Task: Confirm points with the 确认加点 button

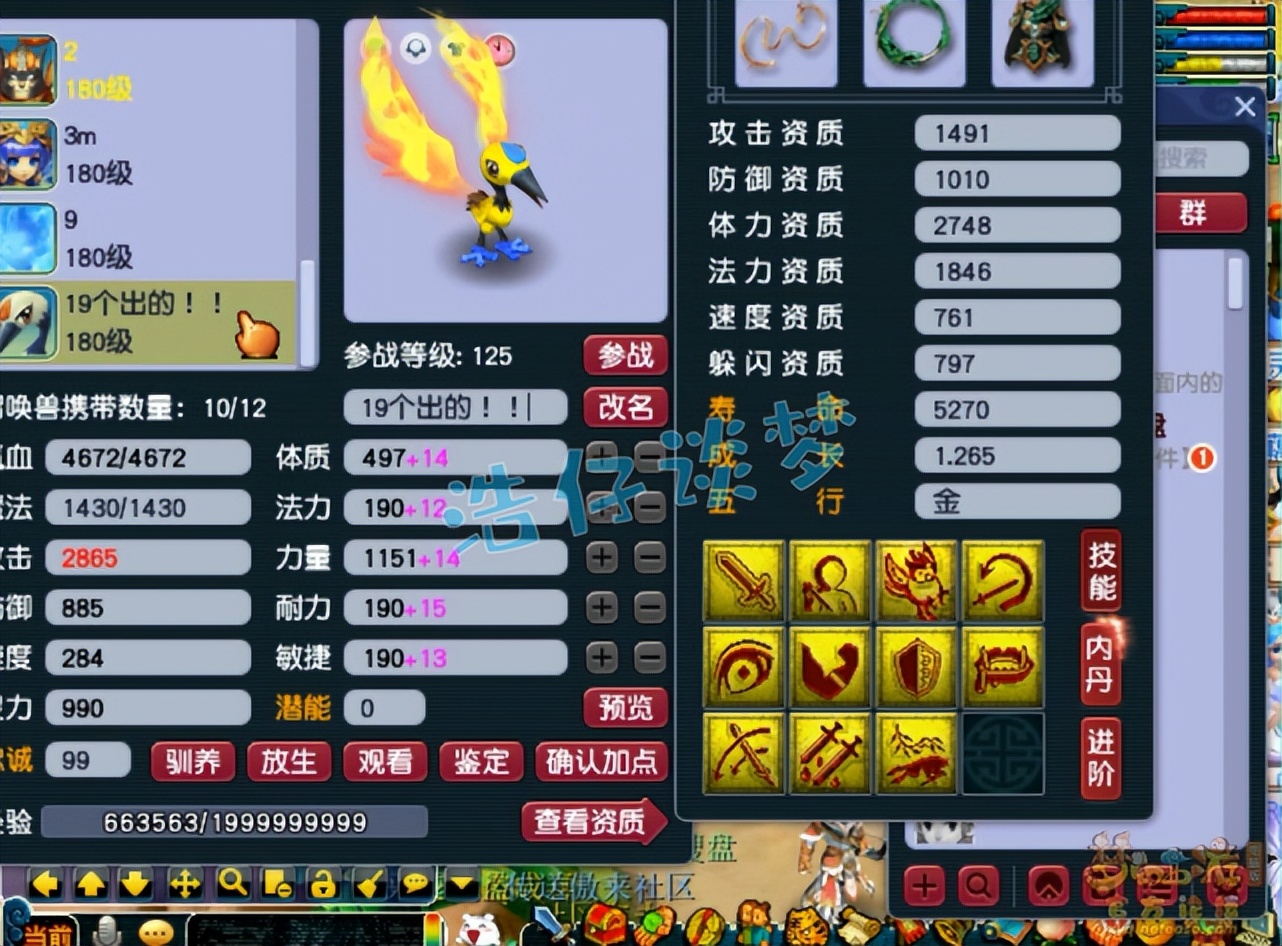Action: point(601,762)
